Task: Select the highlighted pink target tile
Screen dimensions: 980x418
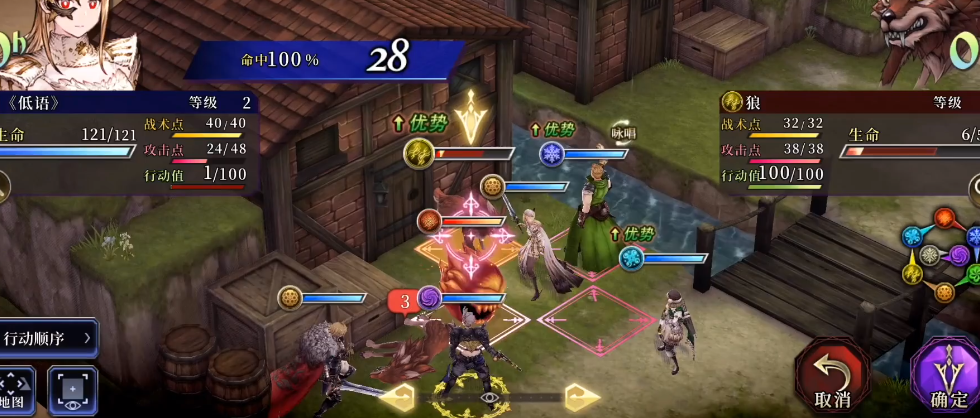Action: tap(596, 320)
